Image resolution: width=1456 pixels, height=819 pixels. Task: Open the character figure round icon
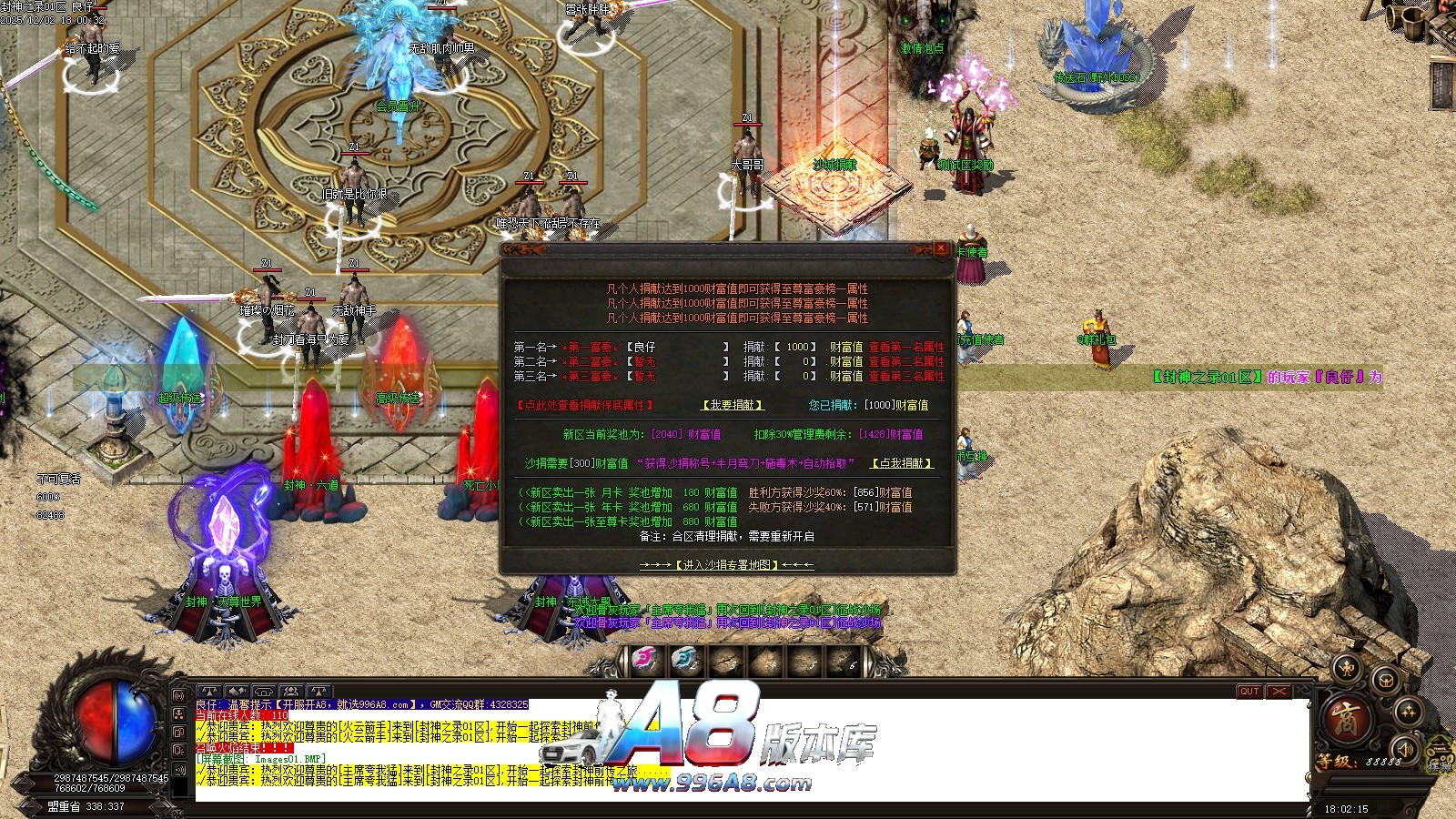pos(1346,671)
